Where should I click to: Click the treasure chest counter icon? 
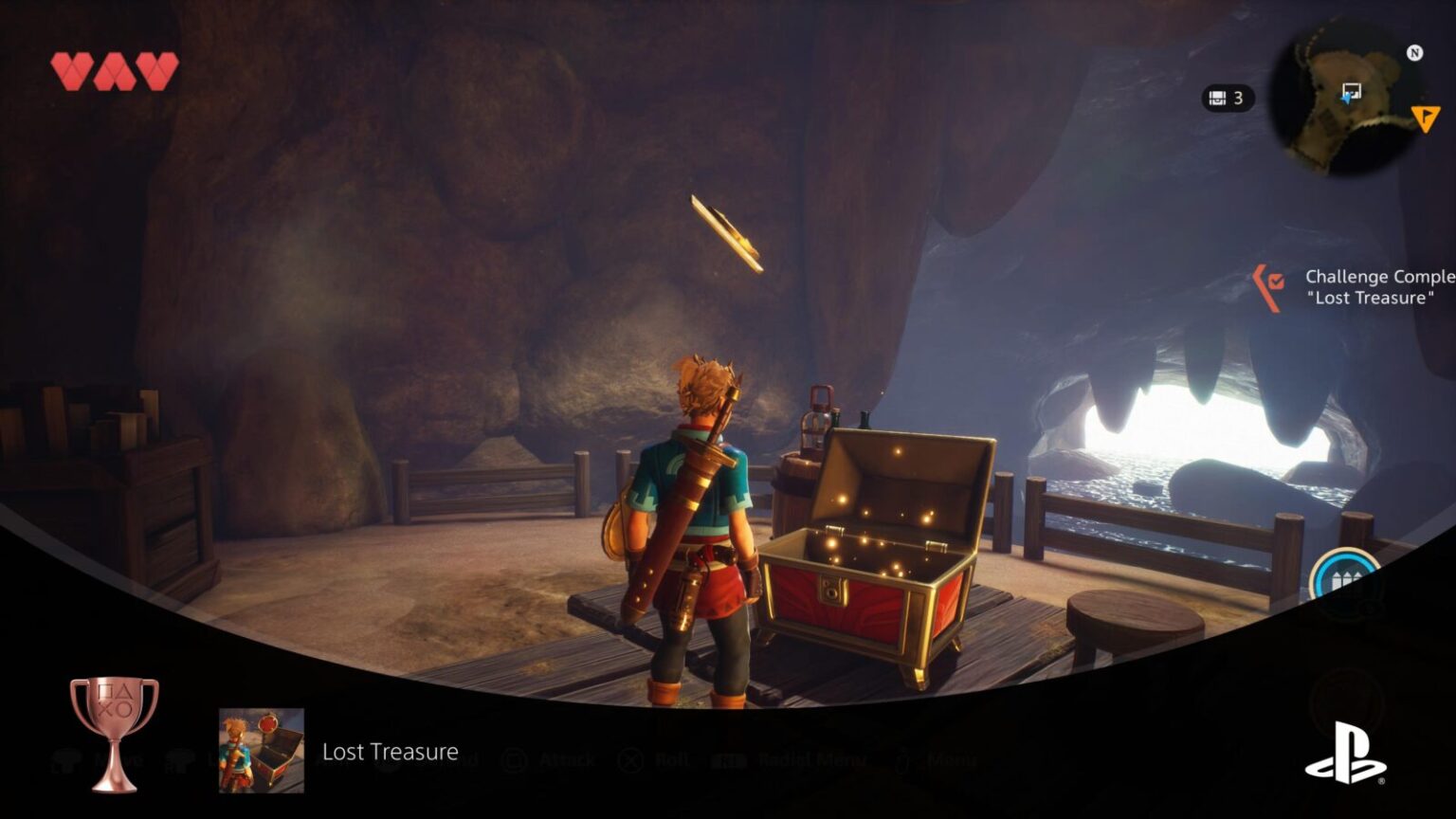1217,98
